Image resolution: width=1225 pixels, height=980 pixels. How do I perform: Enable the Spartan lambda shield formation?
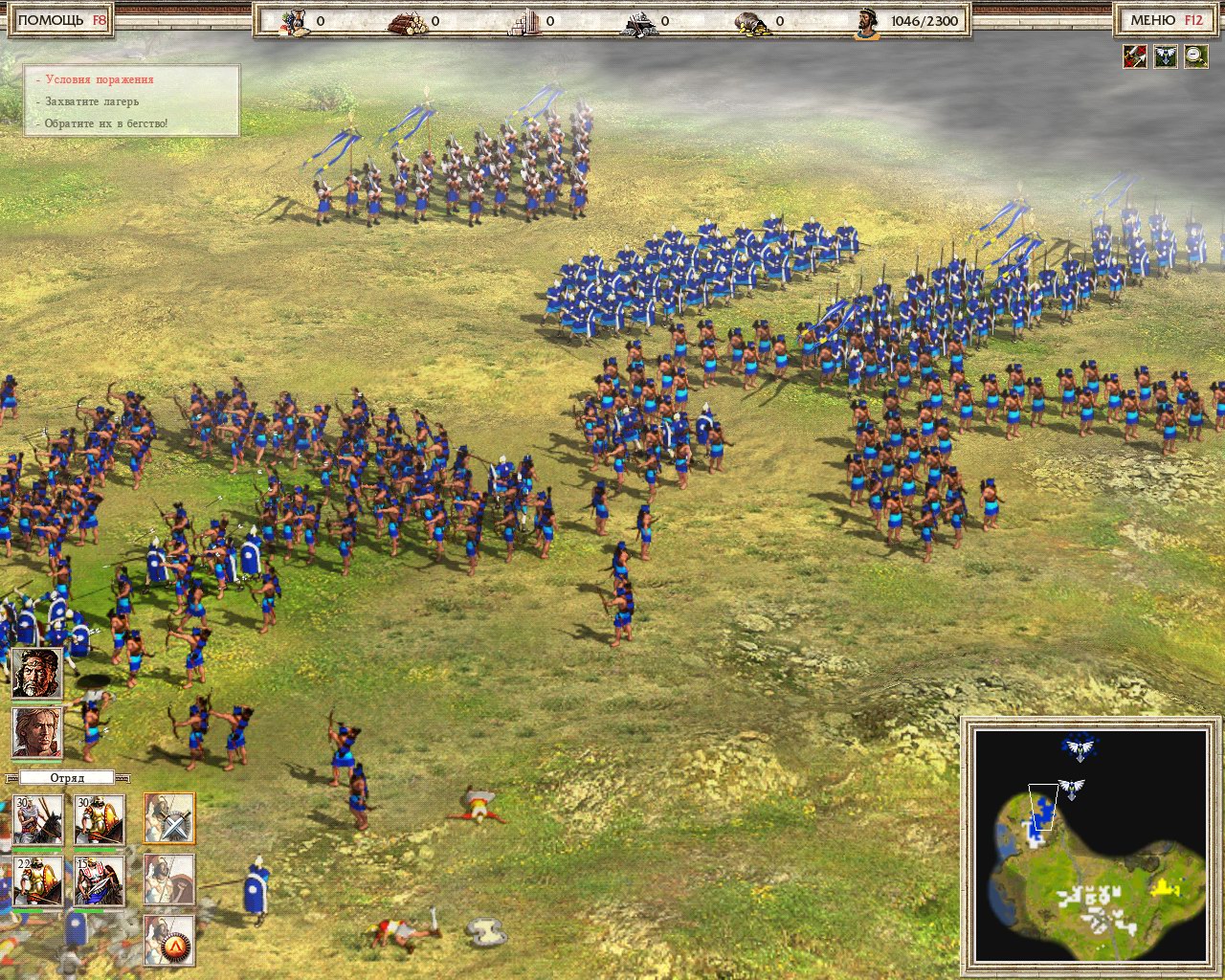pyautogui.click(x=168, y=941)
